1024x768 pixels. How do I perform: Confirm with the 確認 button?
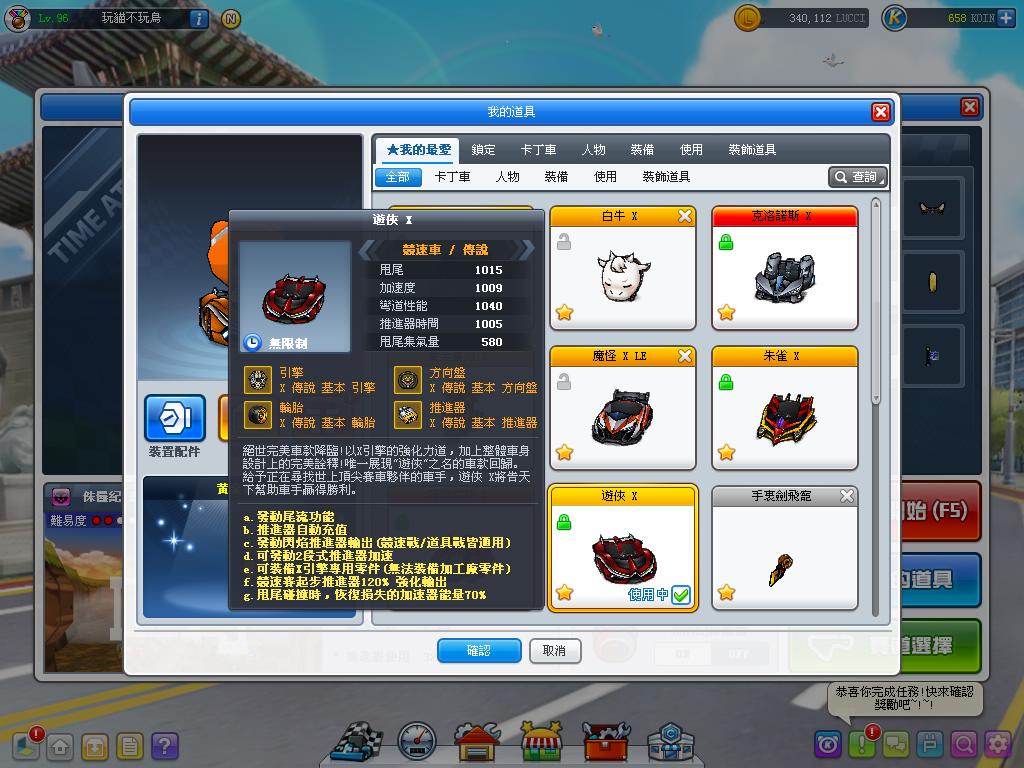(x=479, y=651)
